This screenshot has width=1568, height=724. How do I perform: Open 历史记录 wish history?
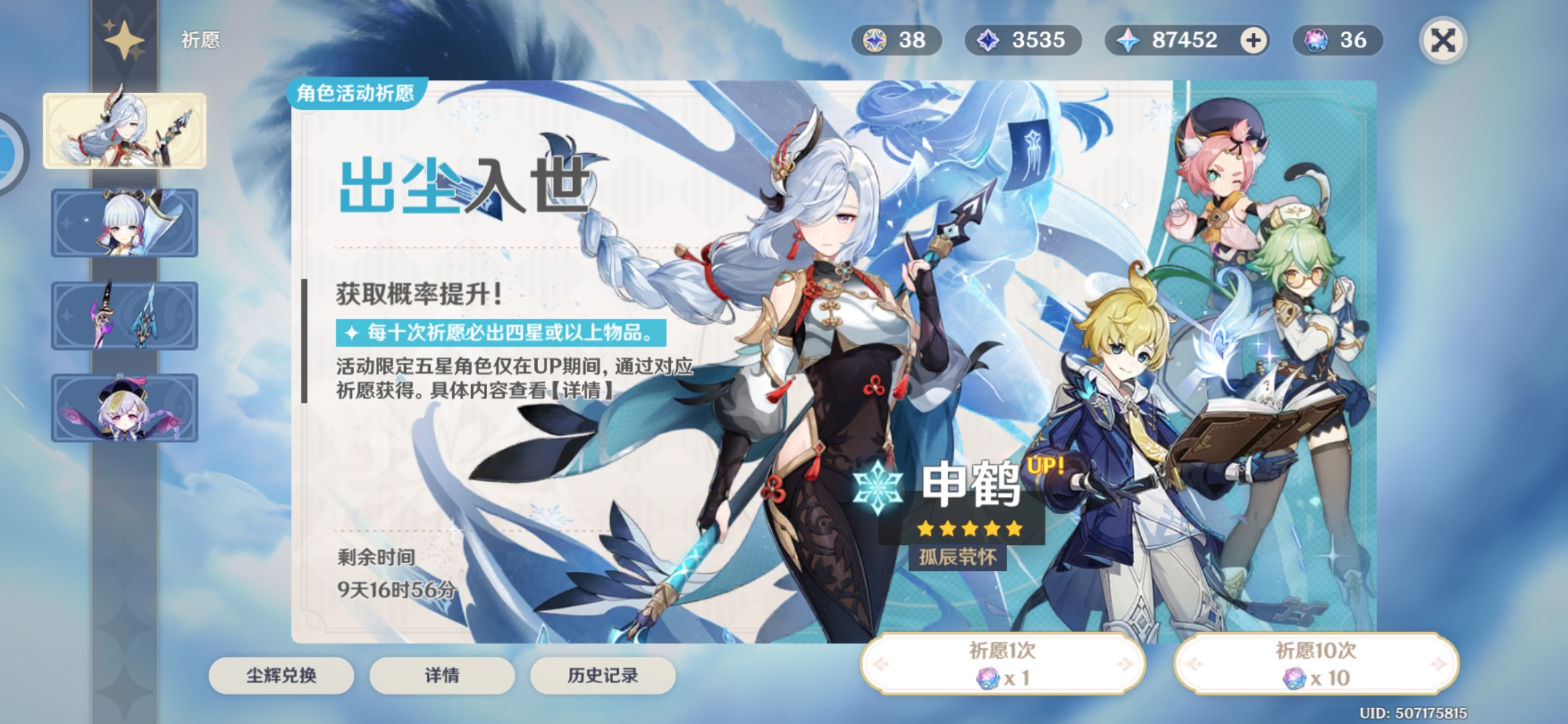602,675
